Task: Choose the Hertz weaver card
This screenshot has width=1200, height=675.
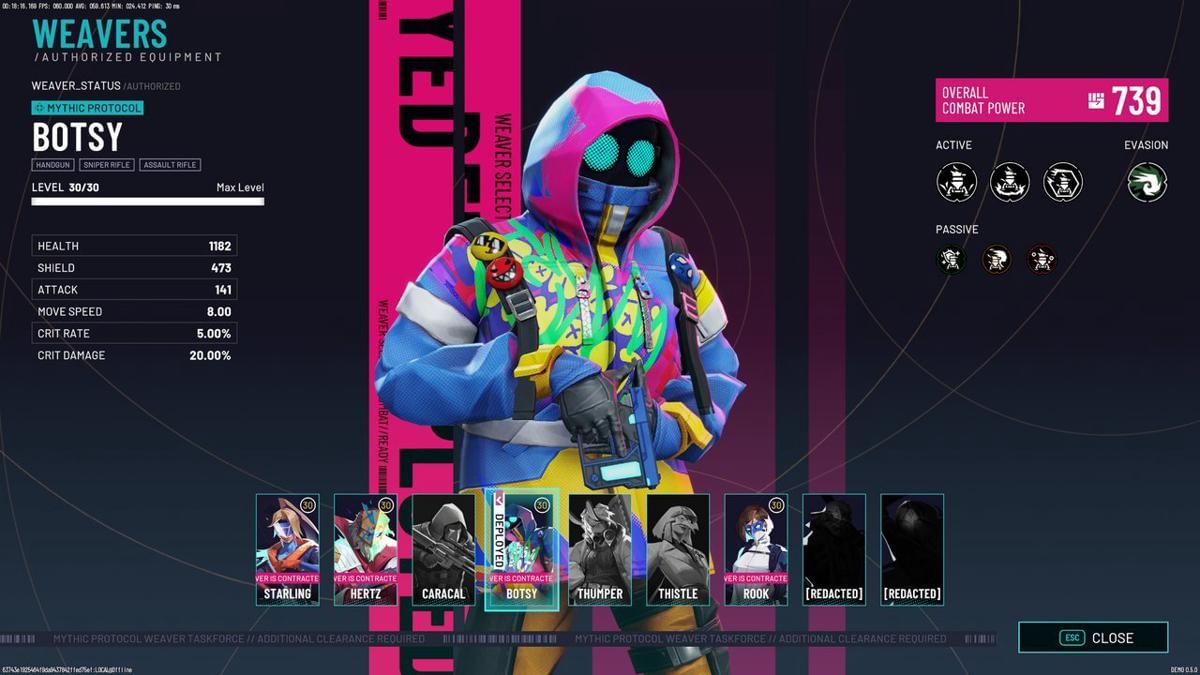Action: (366, 550)
